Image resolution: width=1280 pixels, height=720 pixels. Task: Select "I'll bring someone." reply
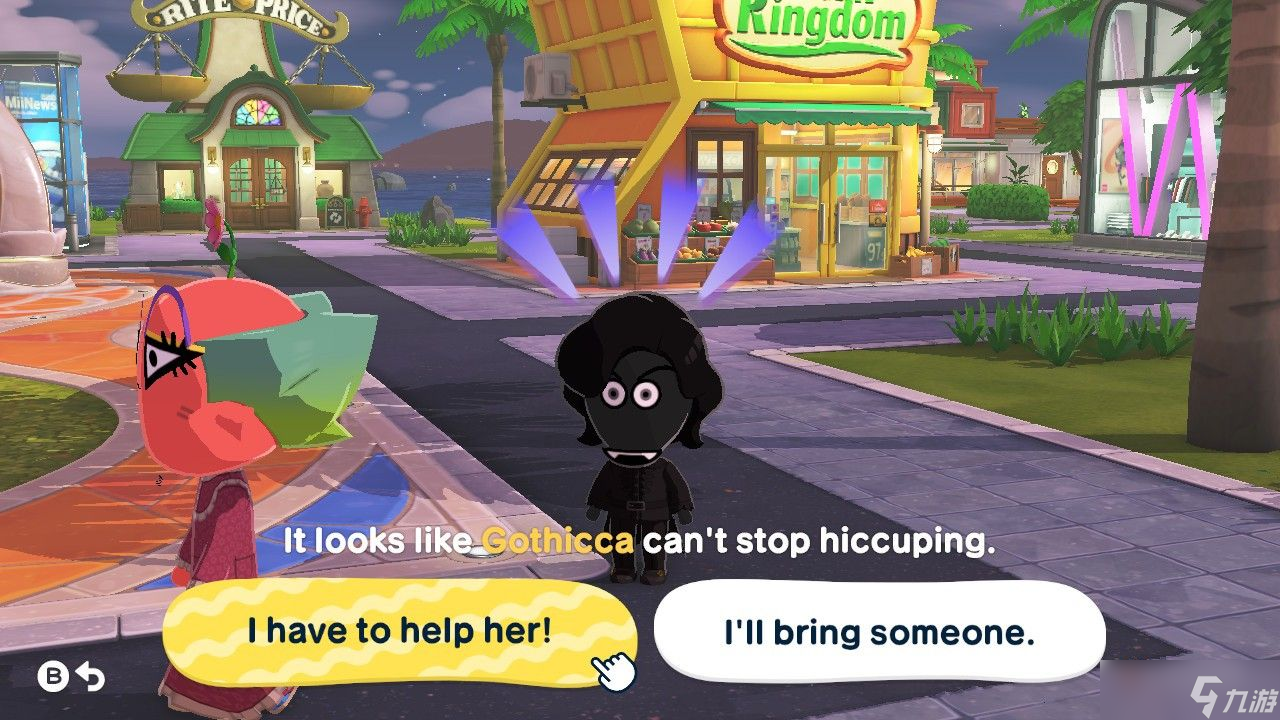click(878, 632)
